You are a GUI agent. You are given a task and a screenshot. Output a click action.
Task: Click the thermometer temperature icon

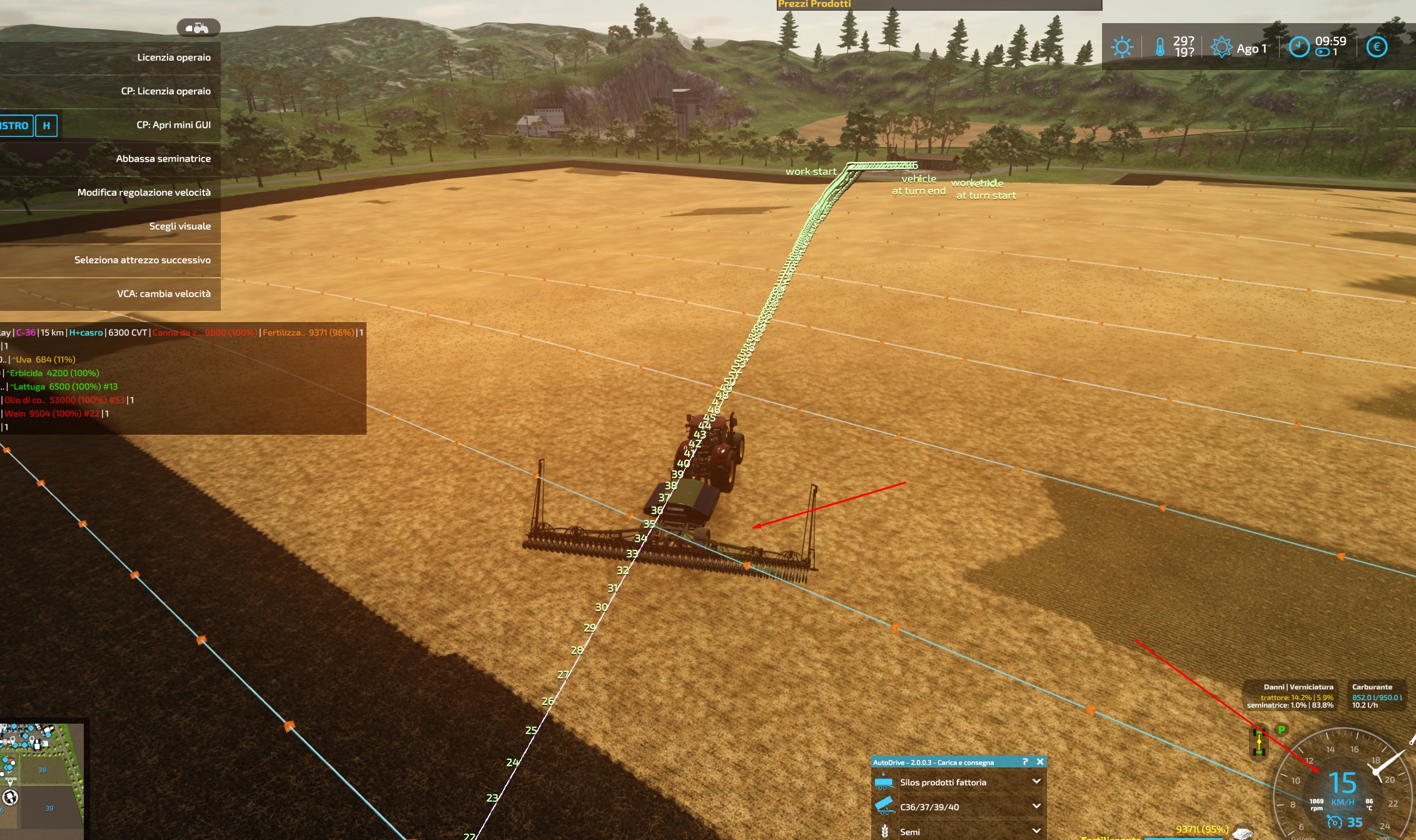(x=1160, y=46)
